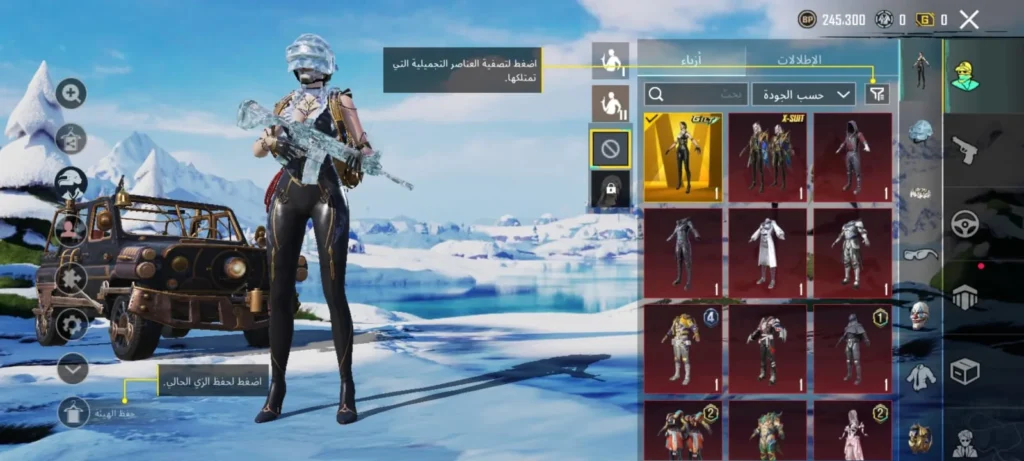1024x461 pixels.
Task: Switch to the weapons pistol section
Action: pyautogui.click(x=964, y=150)
